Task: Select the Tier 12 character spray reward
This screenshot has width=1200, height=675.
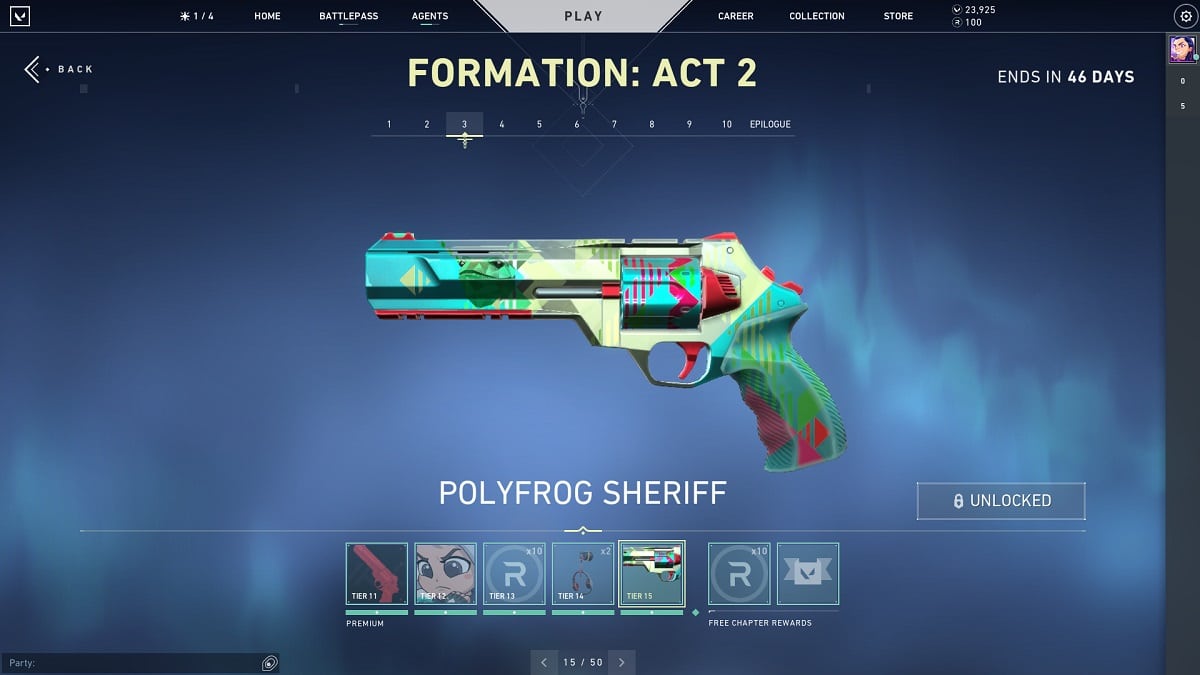Action: (445, 574)
